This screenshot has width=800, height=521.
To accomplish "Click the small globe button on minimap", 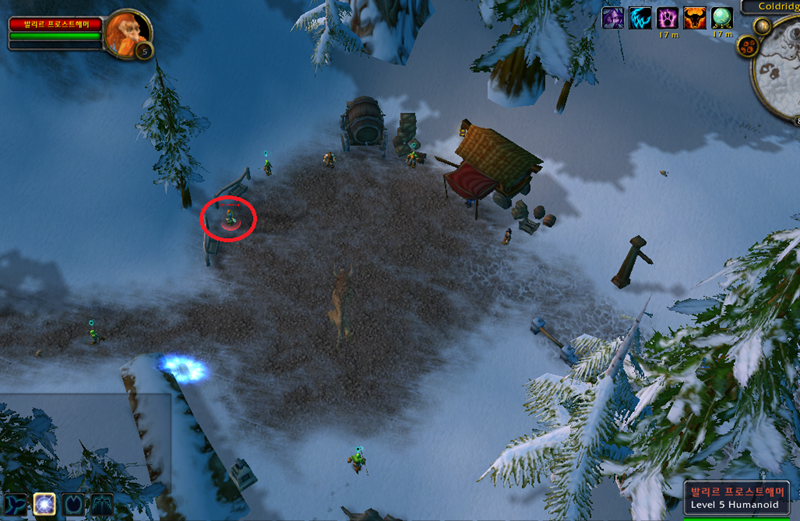I will click(763, 27).
